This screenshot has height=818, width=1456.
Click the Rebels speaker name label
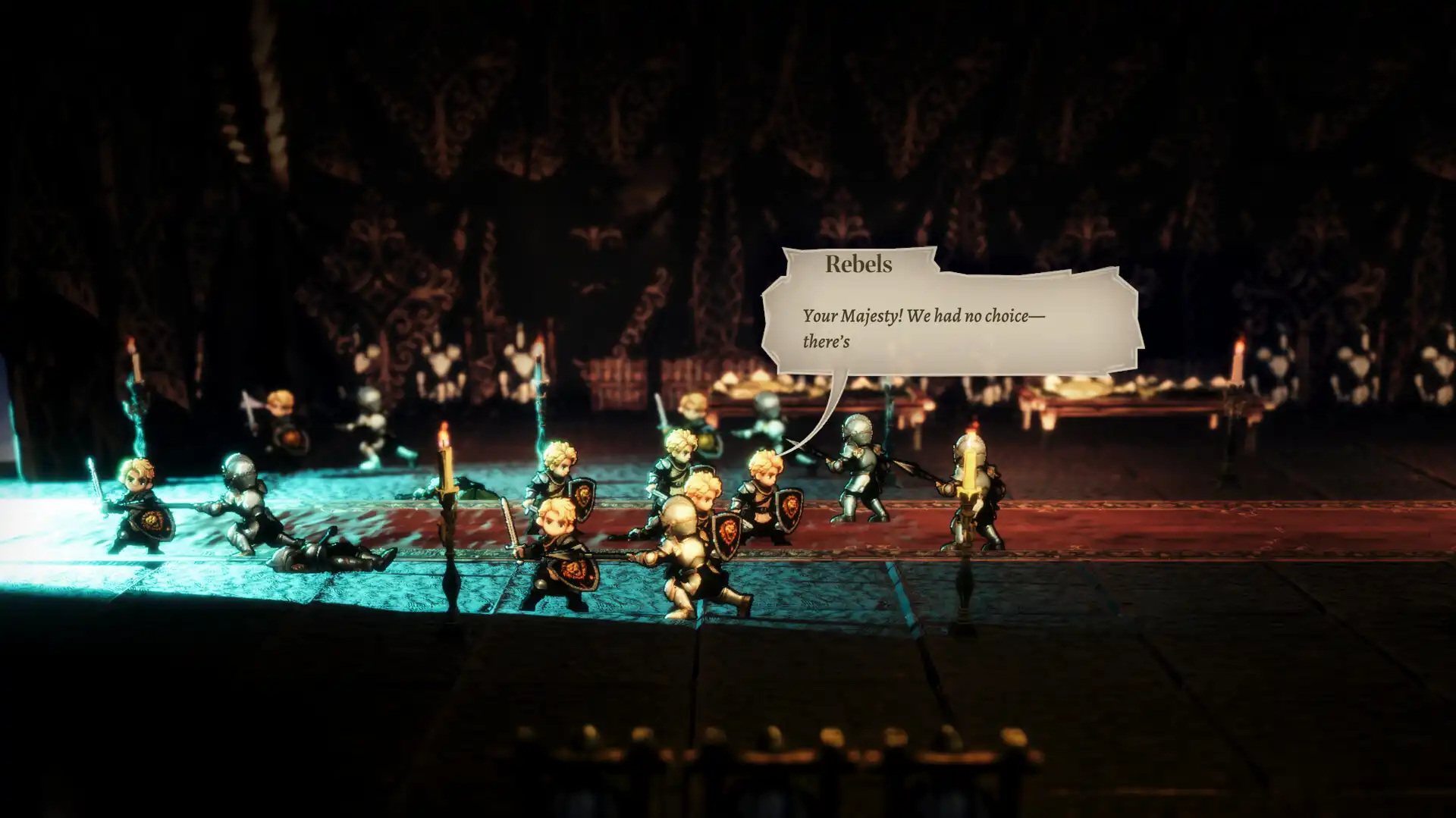click(x=857, y=265)
